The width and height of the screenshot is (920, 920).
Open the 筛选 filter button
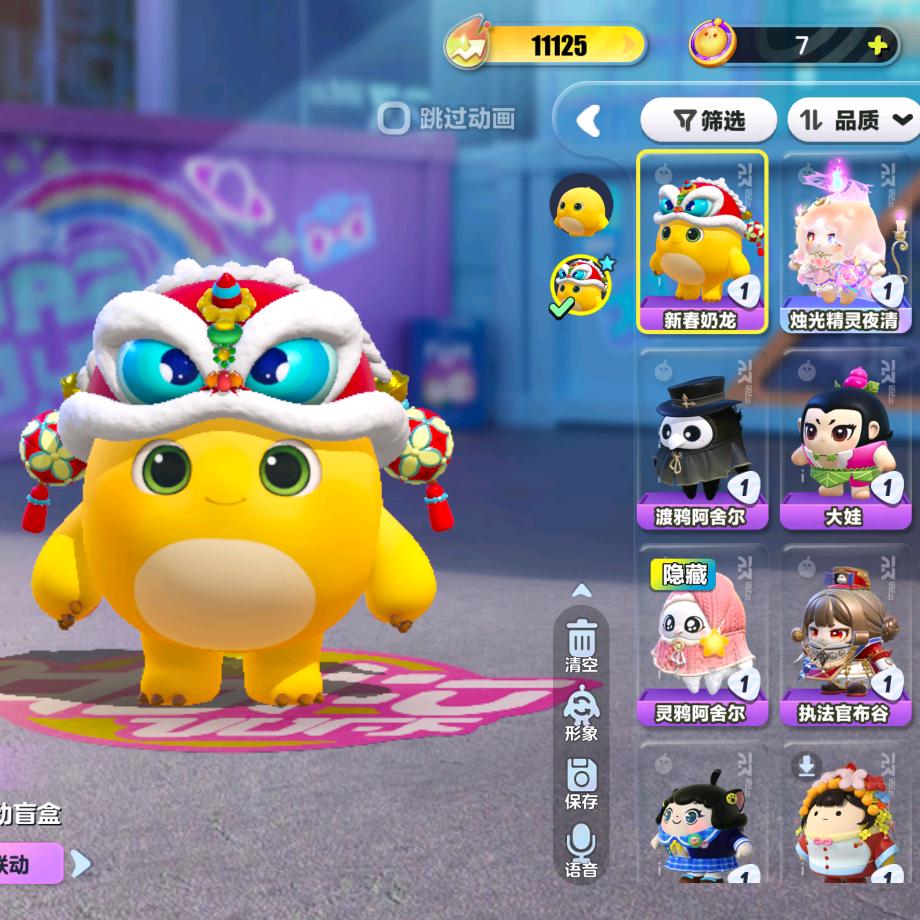(709, 121)
